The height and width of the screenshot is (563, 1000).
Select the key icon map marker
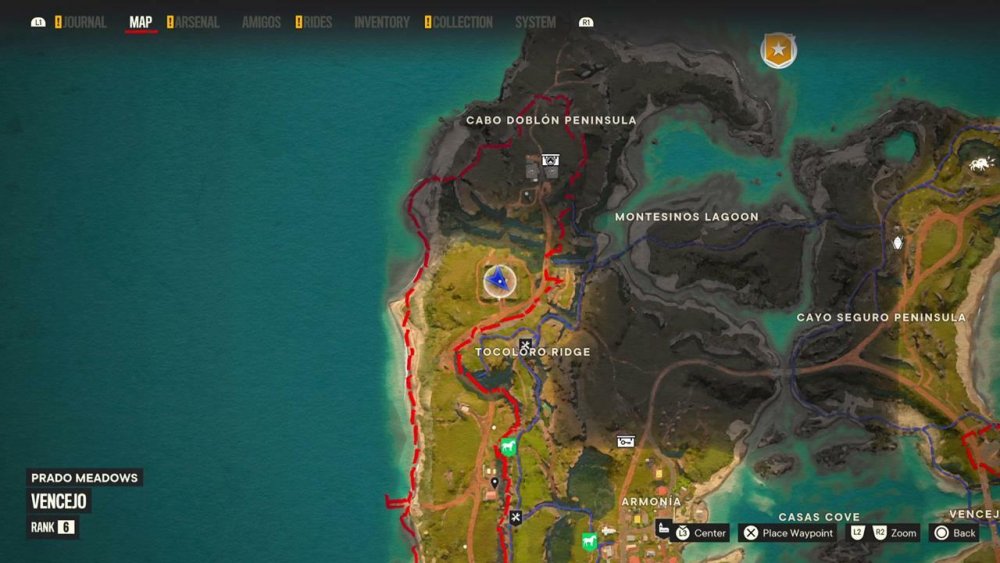click(626, 441)
